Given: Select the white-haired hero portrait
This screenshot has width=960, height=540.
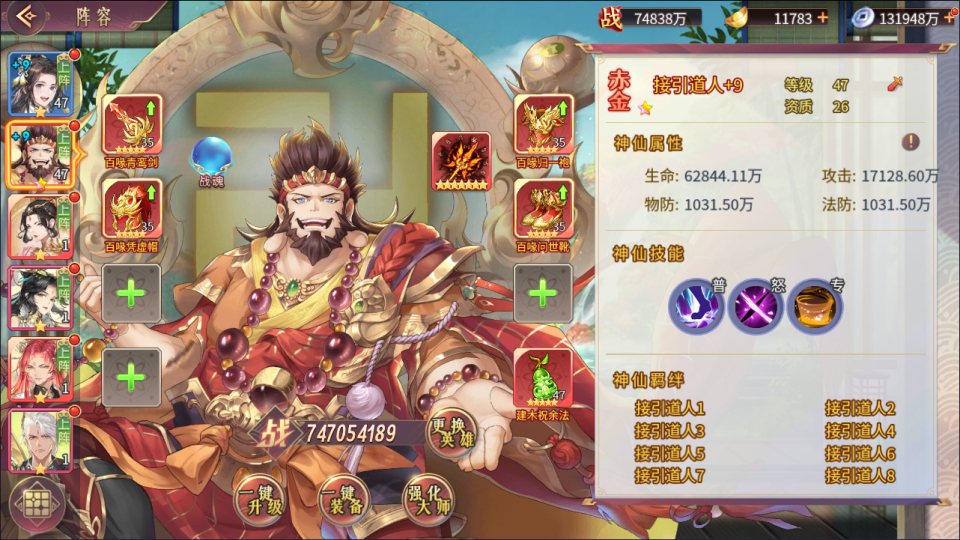Looking at the screenshot, I should pyautogui.click(x=39, y=441).
